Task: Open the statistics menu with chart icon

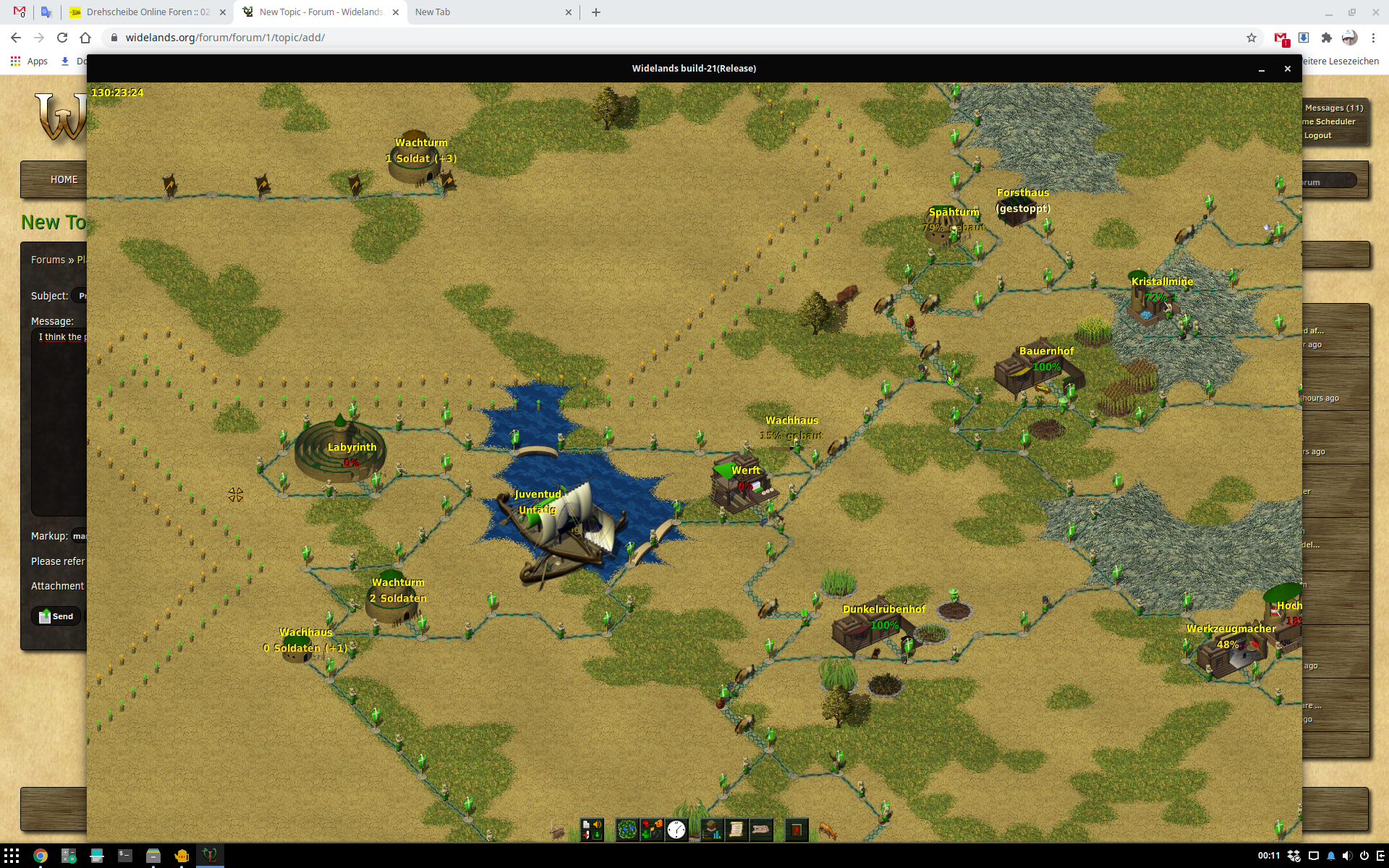Action: pyautogui.click(x=712, y=830)
